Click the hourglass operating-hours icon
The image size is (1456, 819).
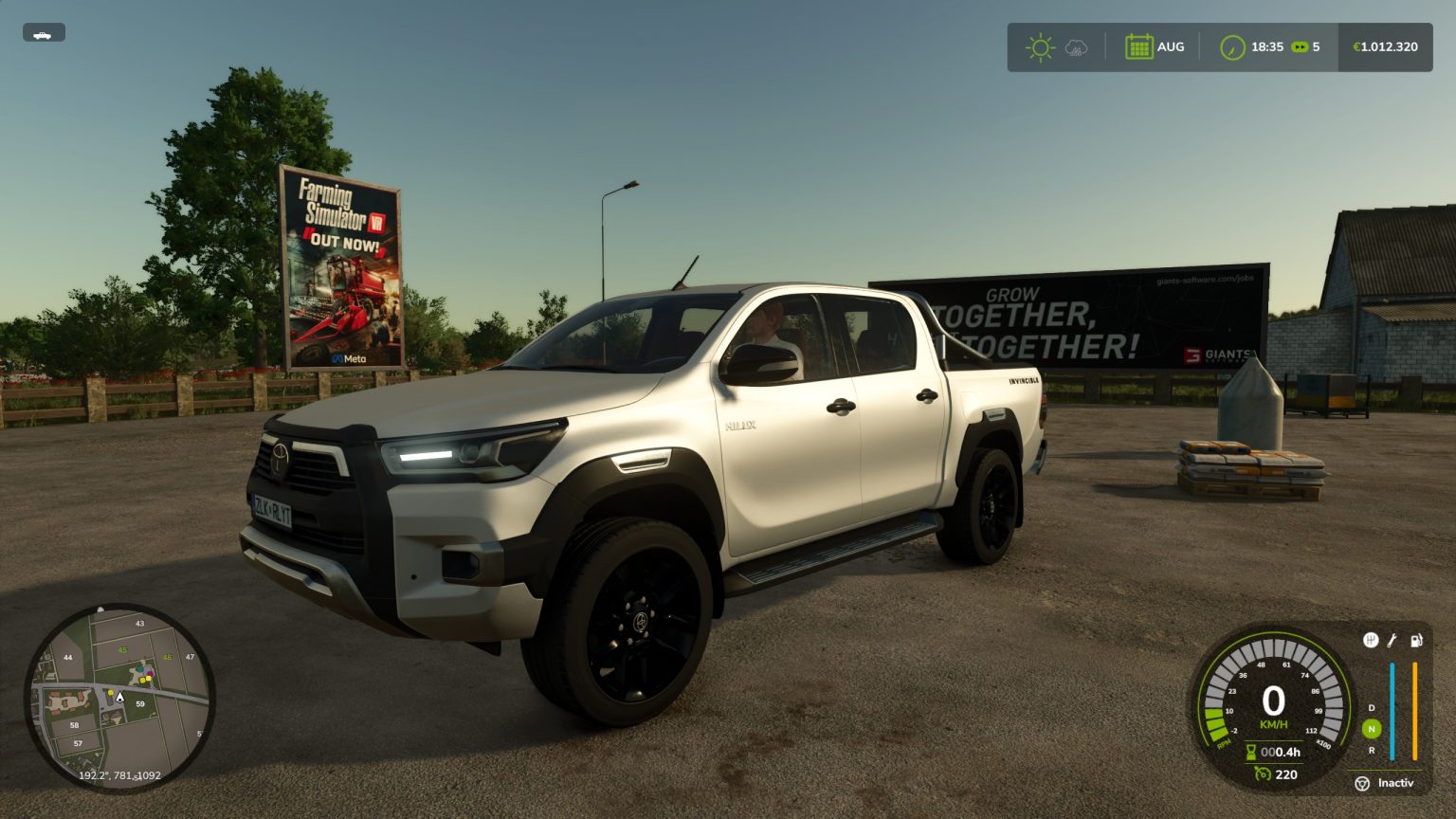pyautogui.click(x=1251, y=753)
